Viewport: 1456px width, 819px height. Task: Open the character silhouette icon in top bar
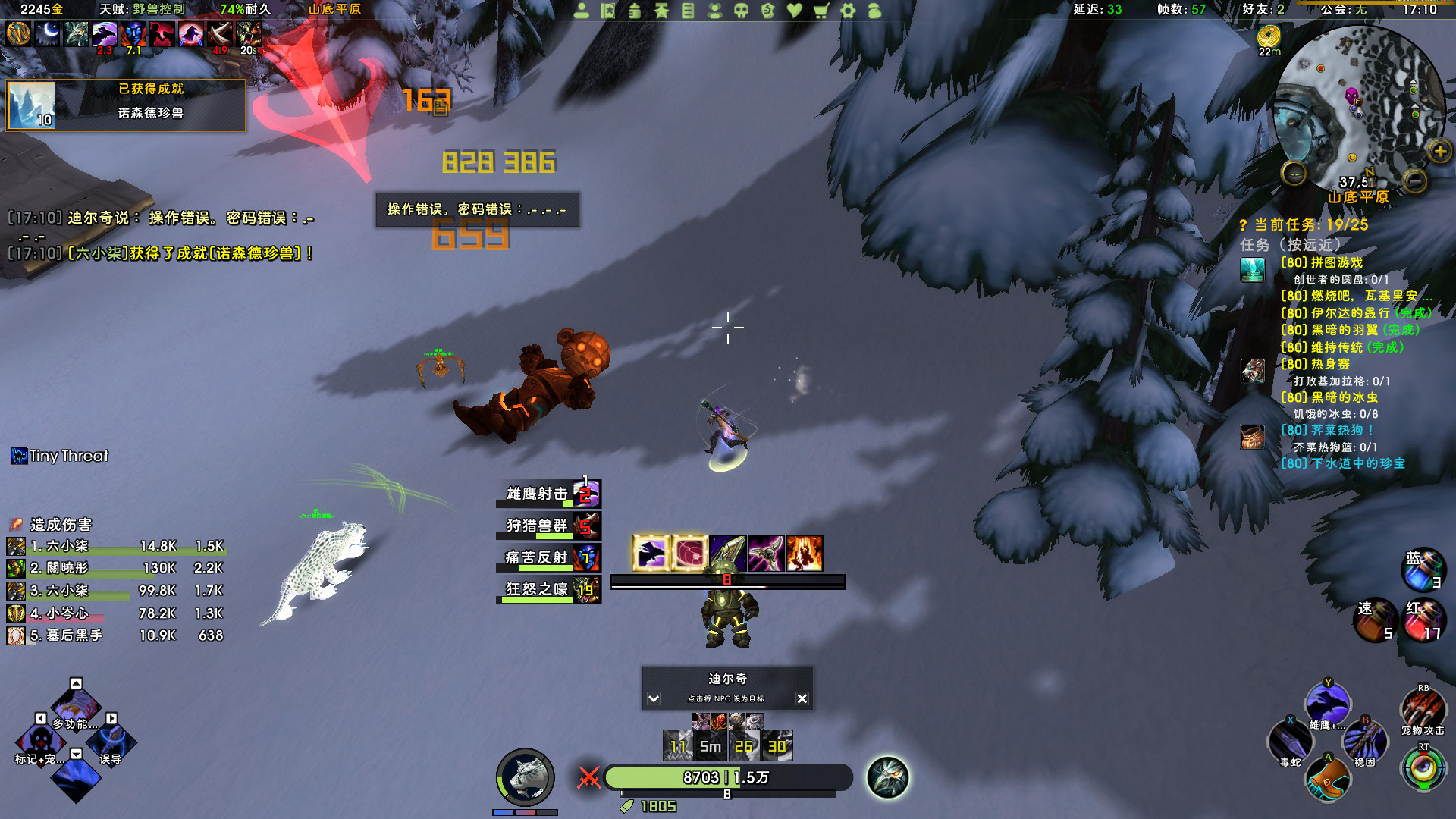582,11
